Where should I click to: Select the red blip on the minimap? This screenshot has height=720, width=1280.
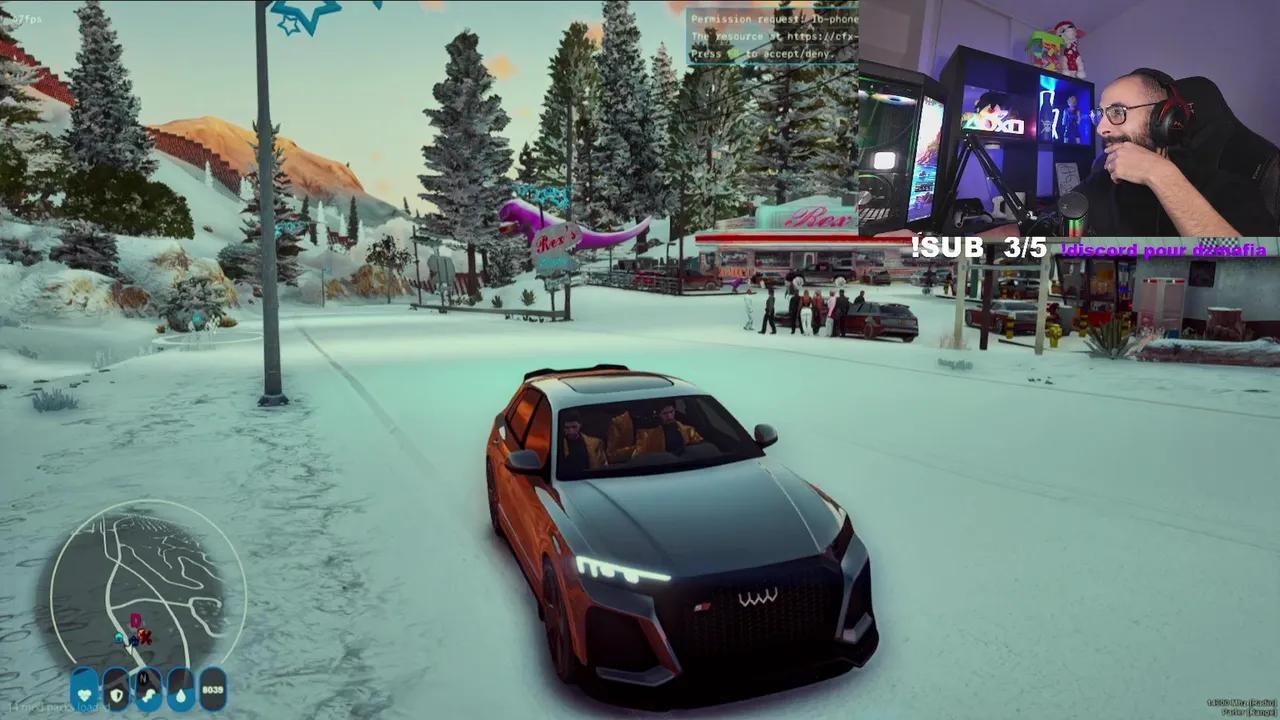point(145,635)
